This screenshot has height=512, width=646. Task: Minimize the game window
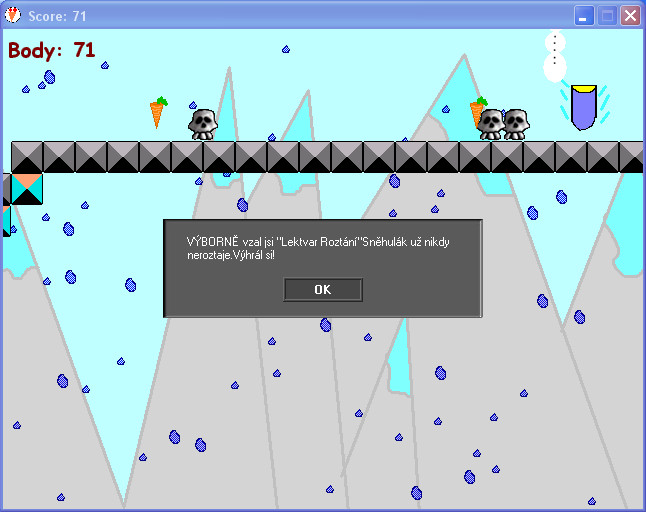click(x=584, y=16)
